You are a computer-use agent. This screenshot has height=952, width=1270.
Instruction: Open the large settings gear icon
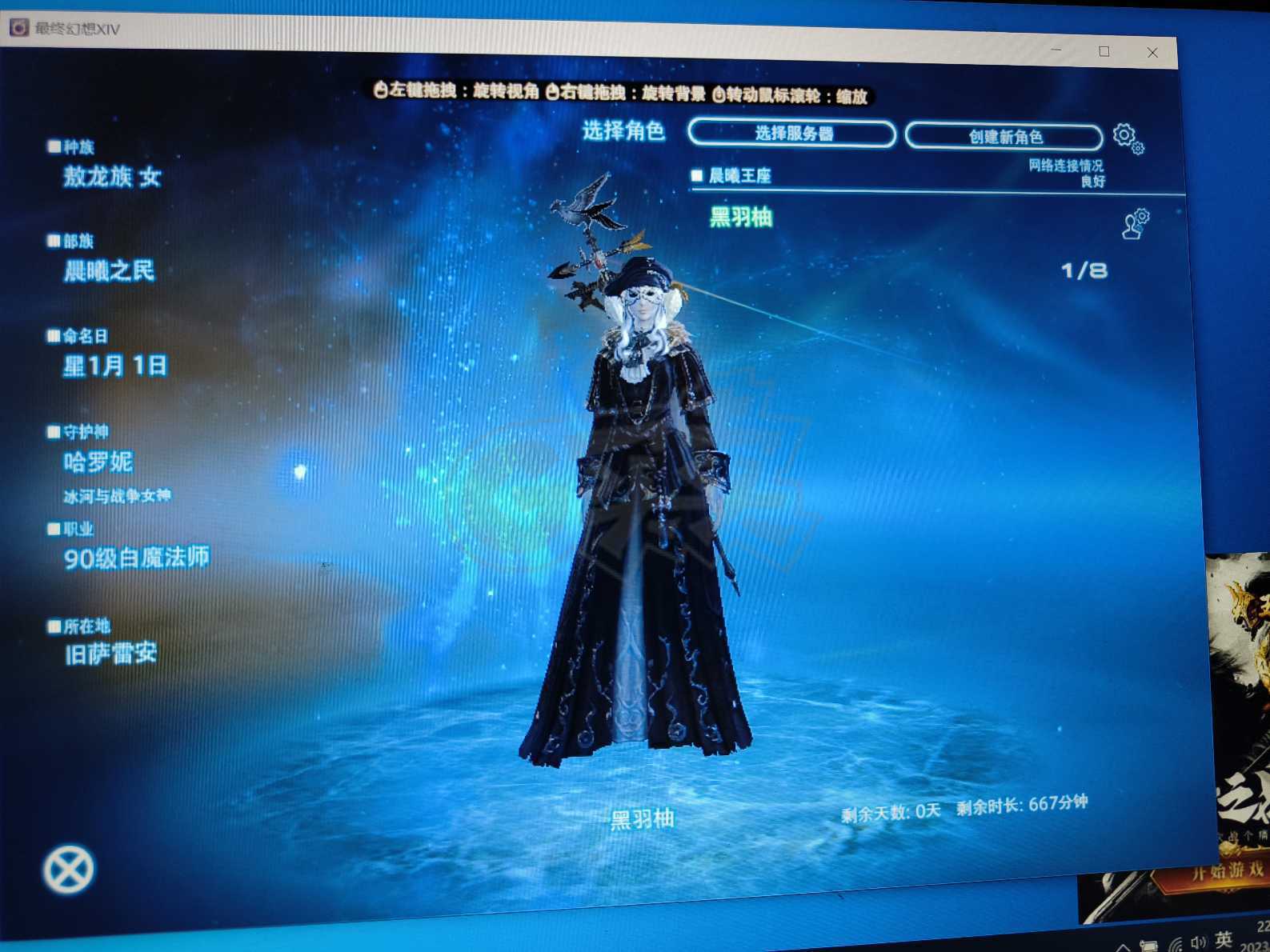click(x=1124, y=135)
